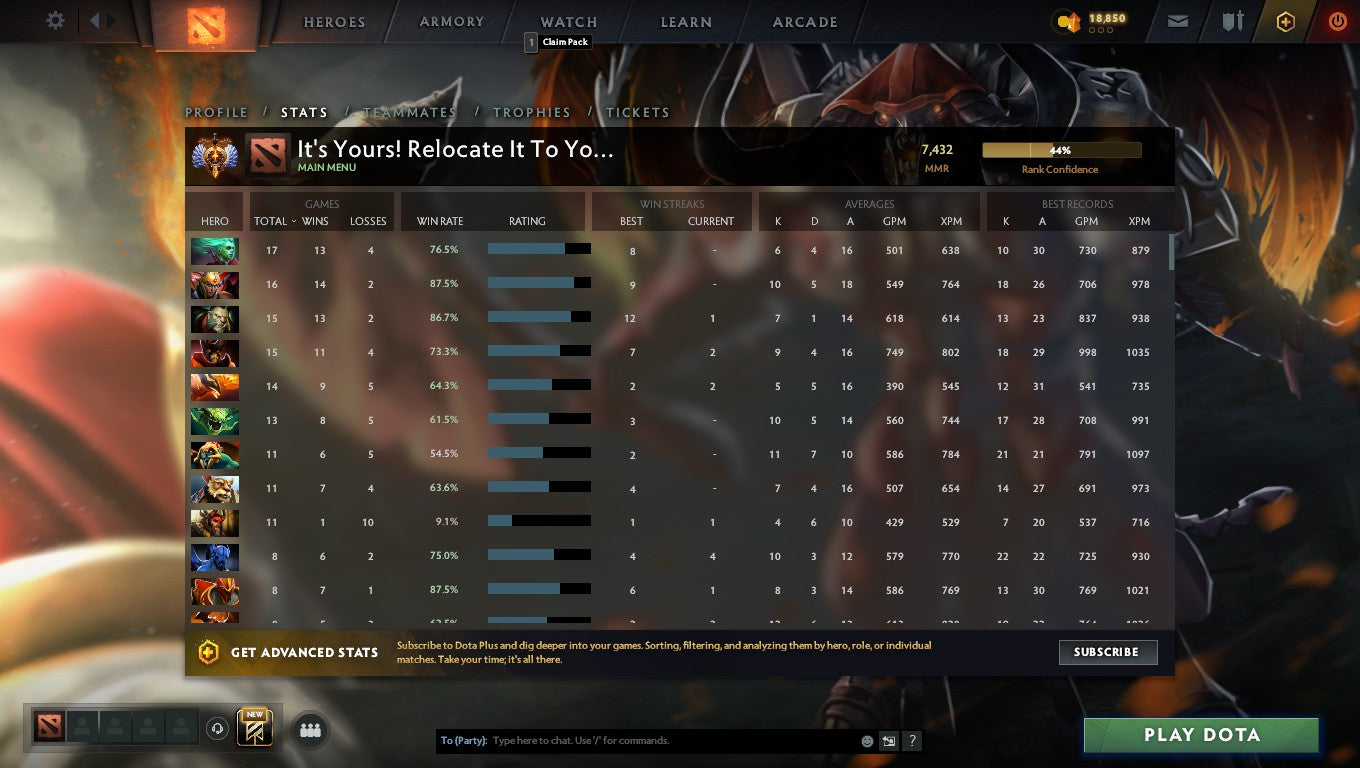Select the shield and sword icon

click(x=1232, y=20)
